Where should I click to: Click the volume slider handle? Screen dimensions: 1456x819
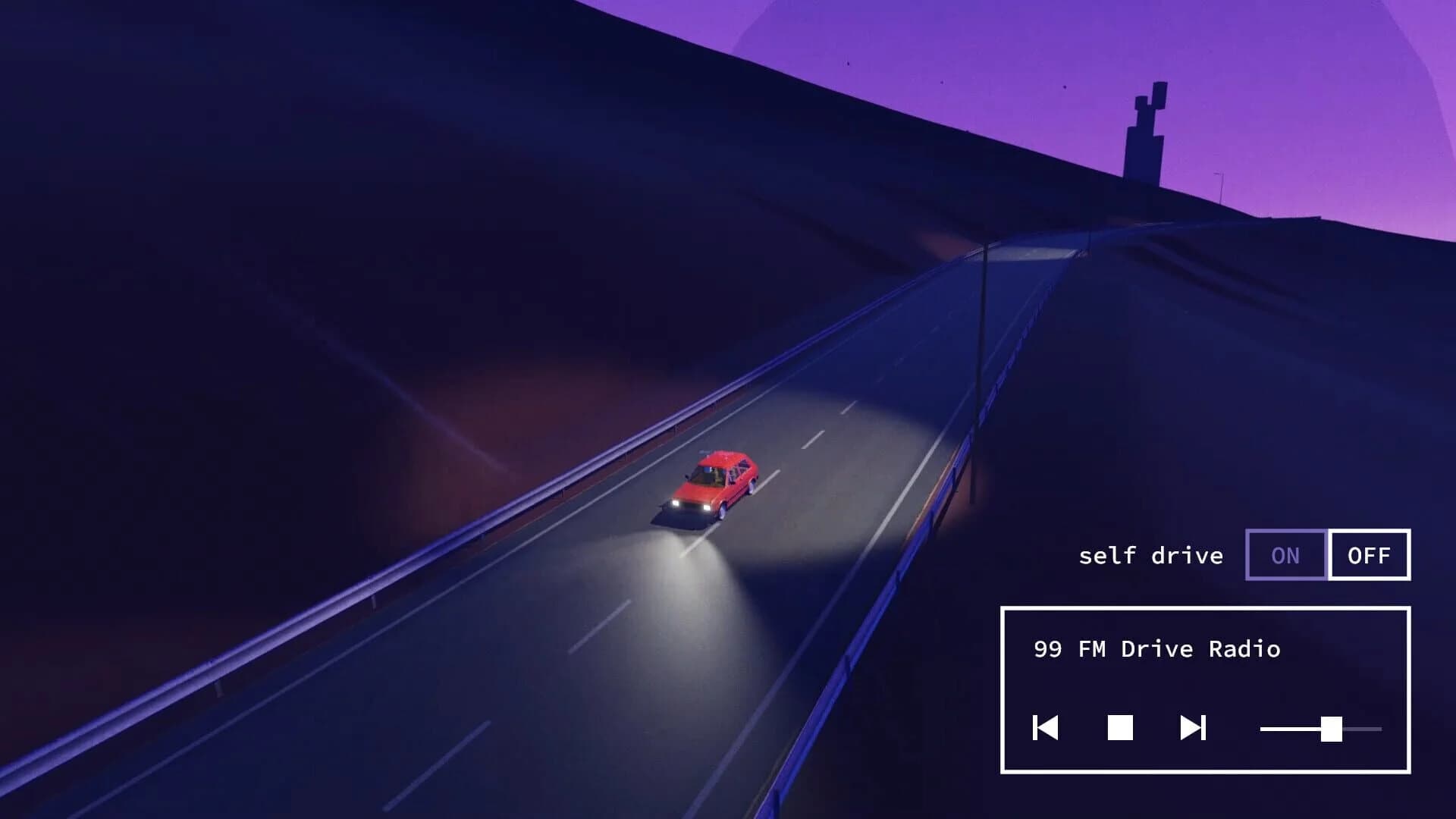point(1332,730)
